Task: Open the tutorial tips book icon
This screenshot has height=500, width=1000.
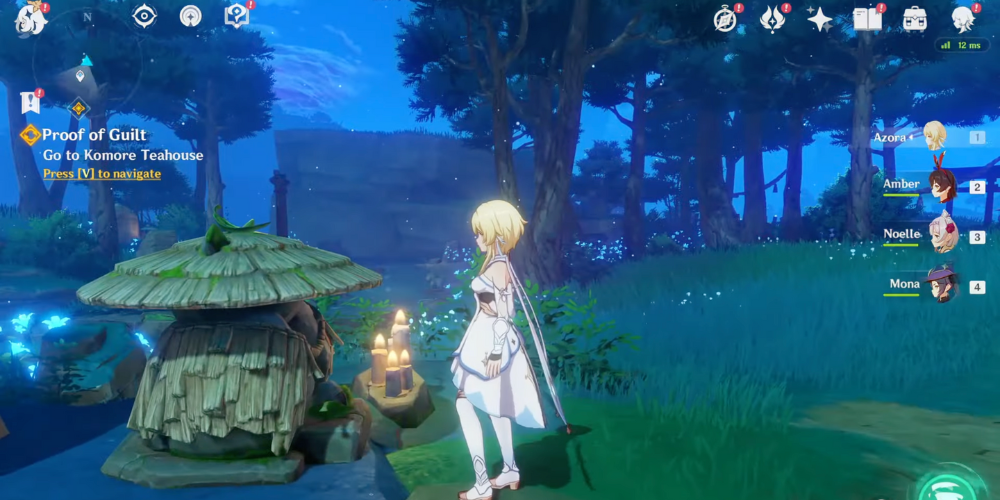Action: (x=236, y=16)
